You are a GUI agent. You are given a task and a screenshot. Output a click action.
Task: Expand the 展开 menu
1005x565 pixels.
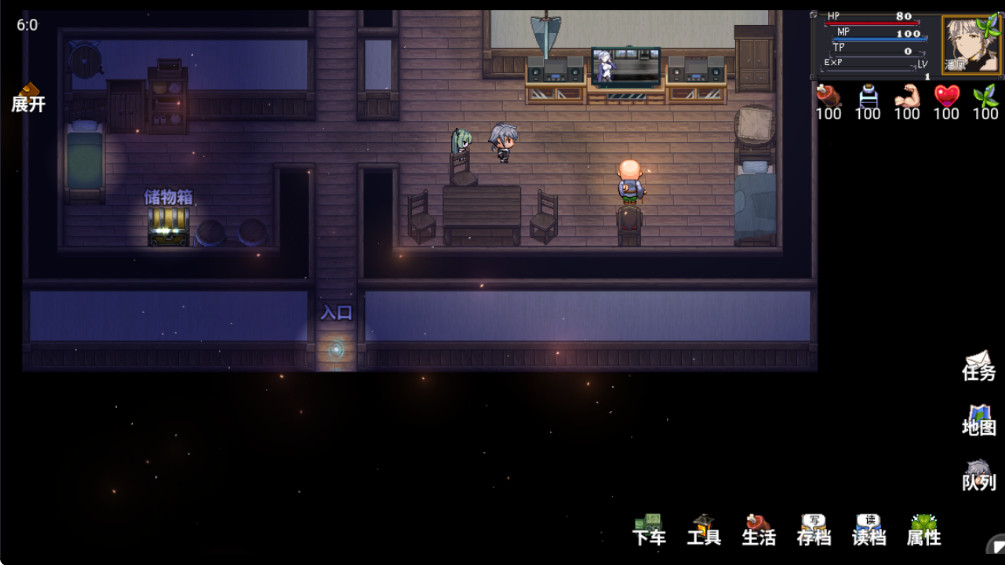click(x=28, y=98)
